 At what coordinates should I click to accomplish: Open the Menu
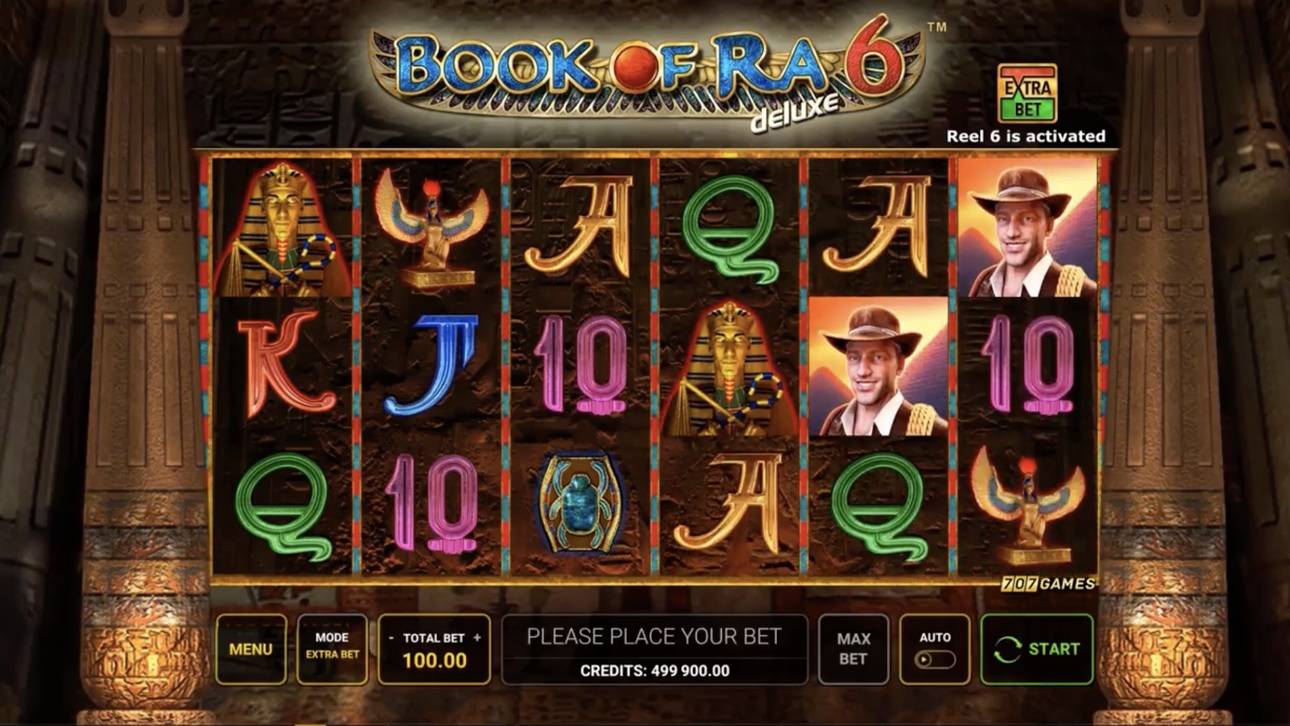pyautogui.click(x=251, y=648)
